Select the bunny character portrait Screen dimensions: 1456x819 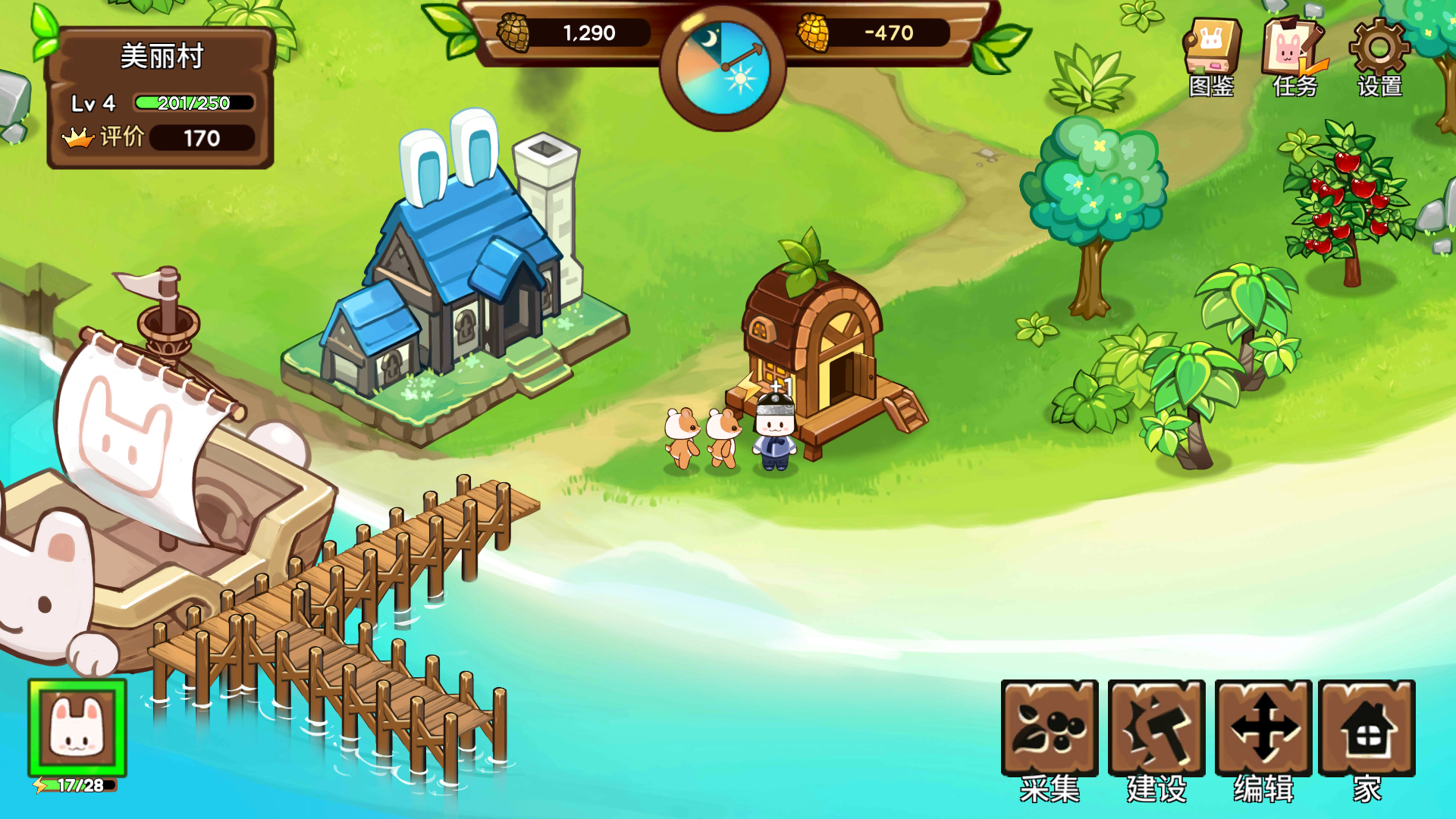[77, 728]
